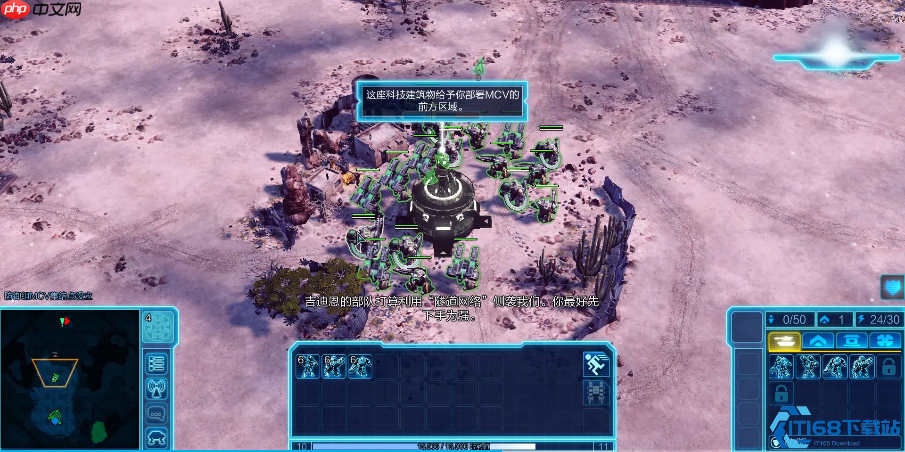This screenshot has width=905, height=452.
Task: Click the crawler icon below chat button
Action: tap(157, 436)
